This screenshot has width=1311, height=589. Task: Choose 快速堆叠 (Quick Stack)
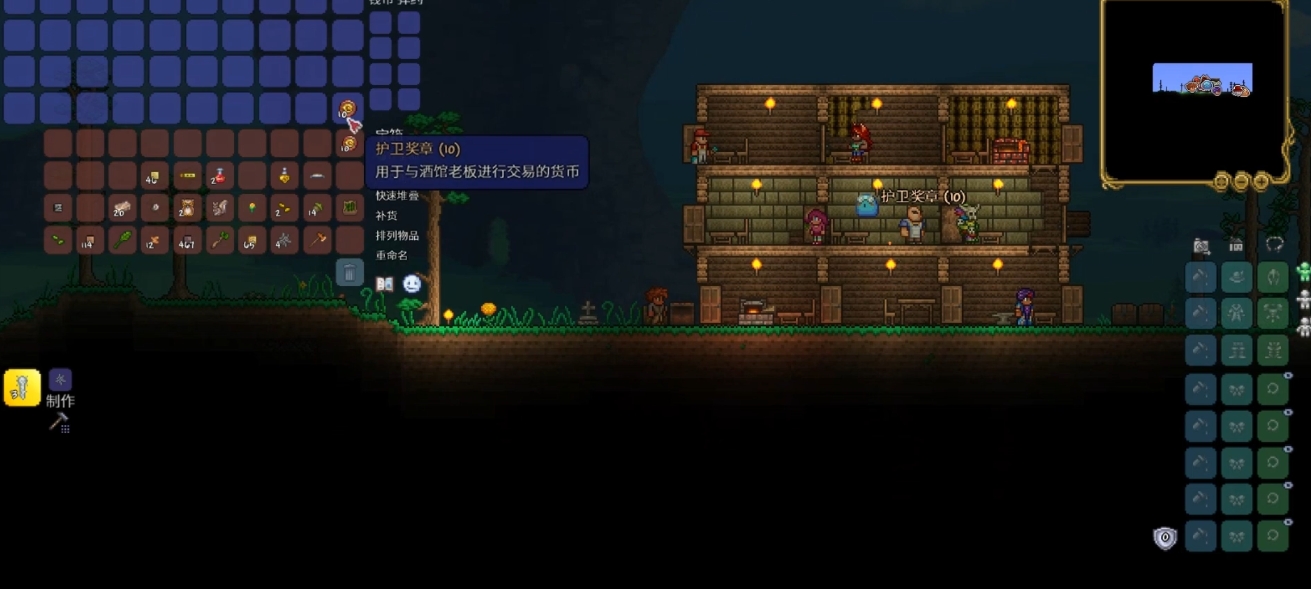click(x=397, y=196)
